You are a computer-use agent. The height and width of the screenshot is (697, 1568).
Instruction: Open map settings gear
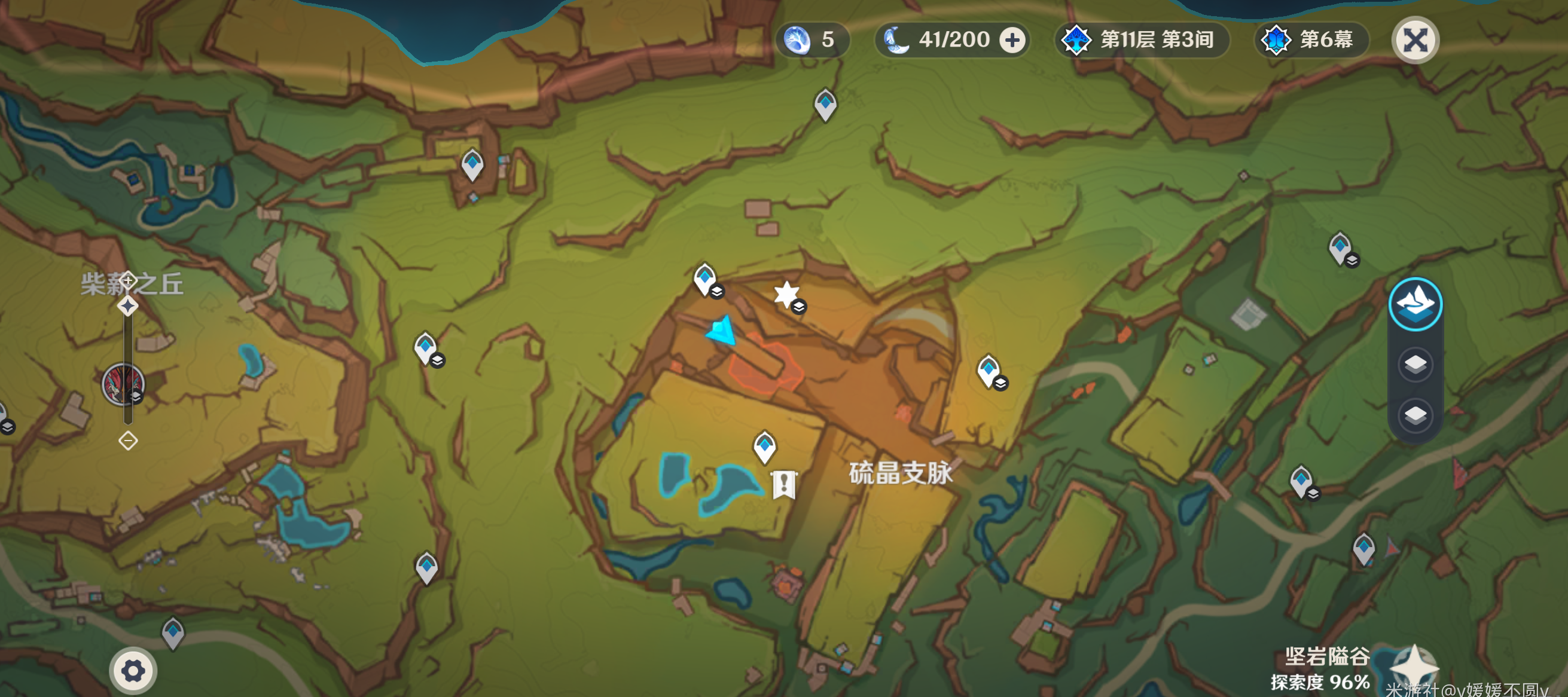click(133, 671)
